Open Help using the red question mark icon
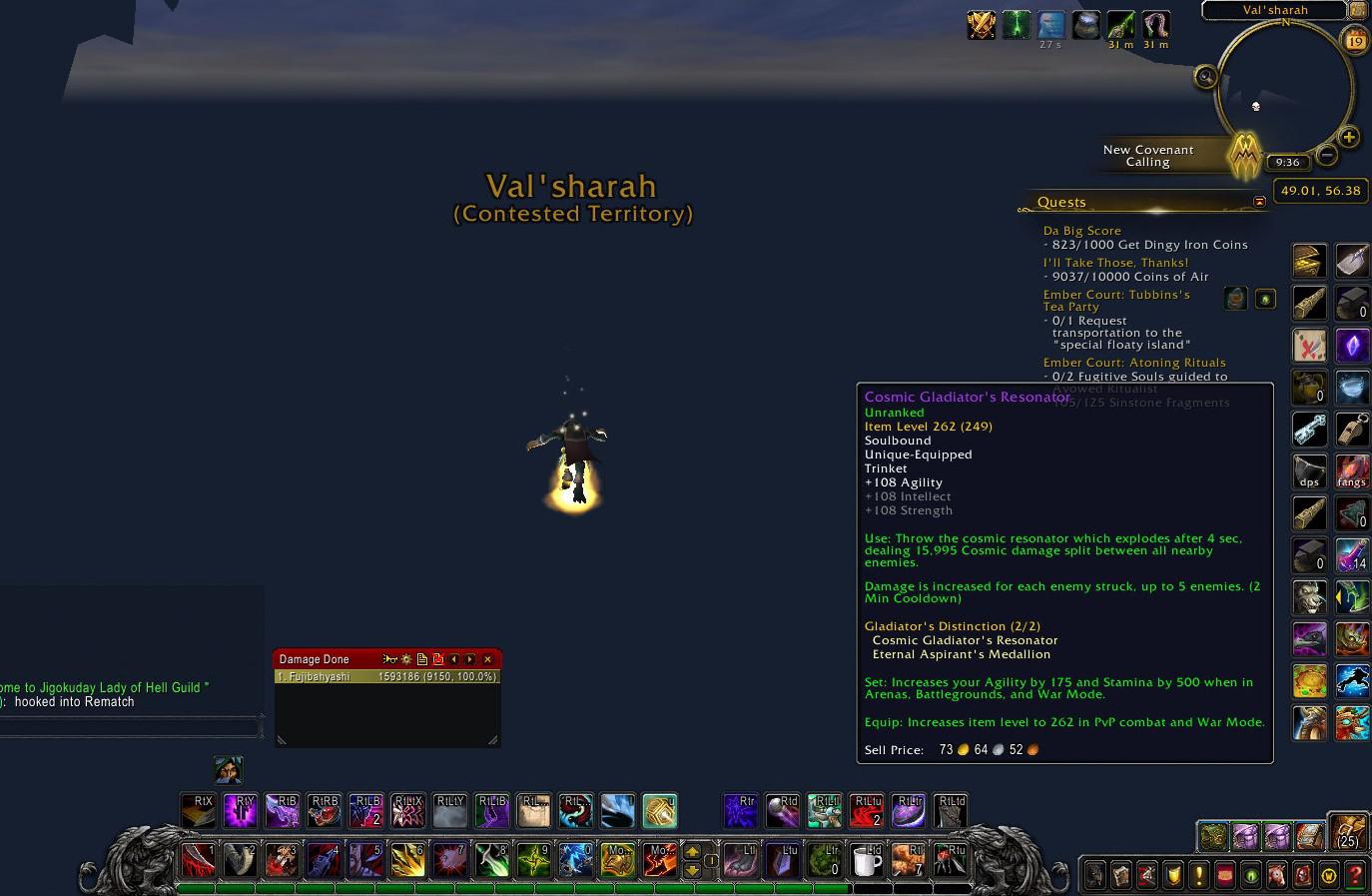This screenshot has height=896, width=1372. pos(1354,875)
